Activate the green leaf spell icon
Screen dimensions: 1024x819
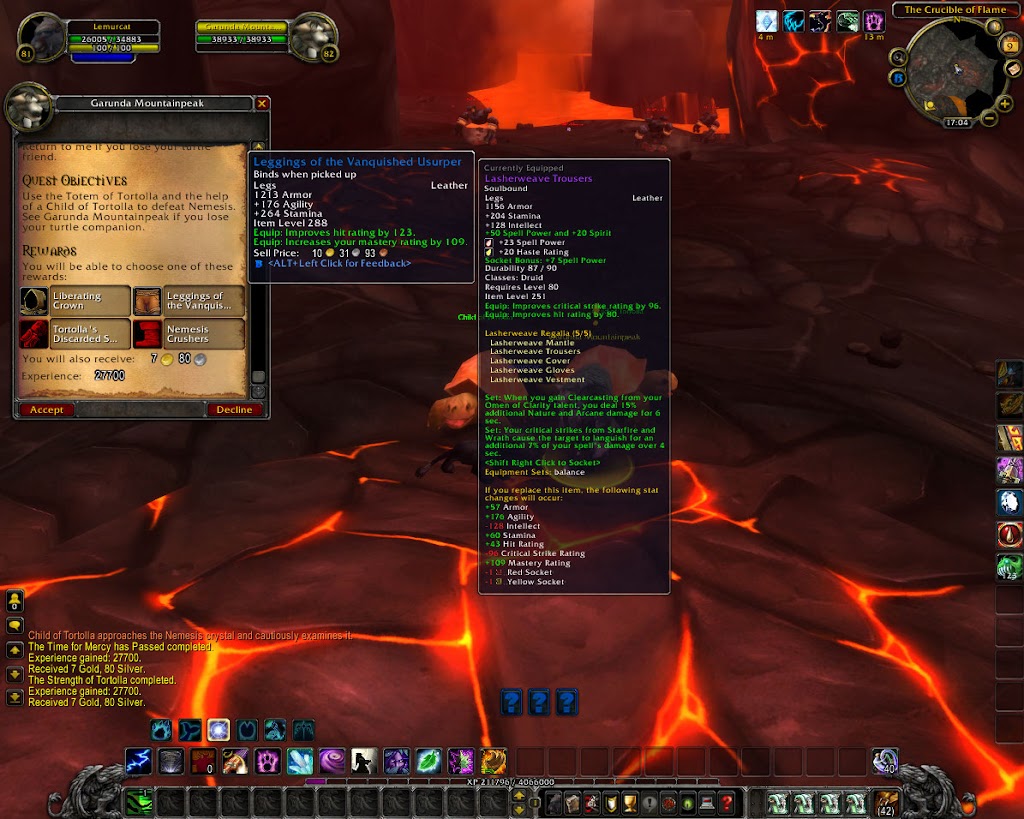429,761
